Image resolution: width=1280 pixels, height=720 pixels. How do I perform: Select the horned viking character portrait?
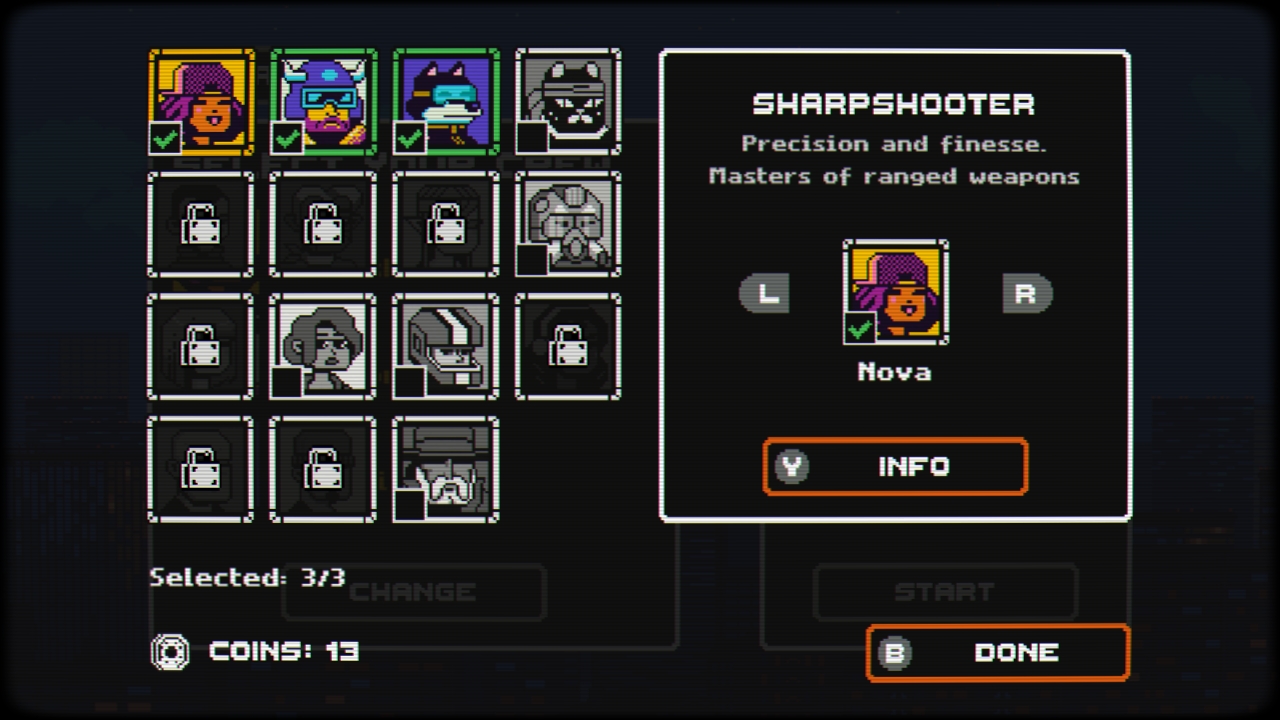point(322,99)
